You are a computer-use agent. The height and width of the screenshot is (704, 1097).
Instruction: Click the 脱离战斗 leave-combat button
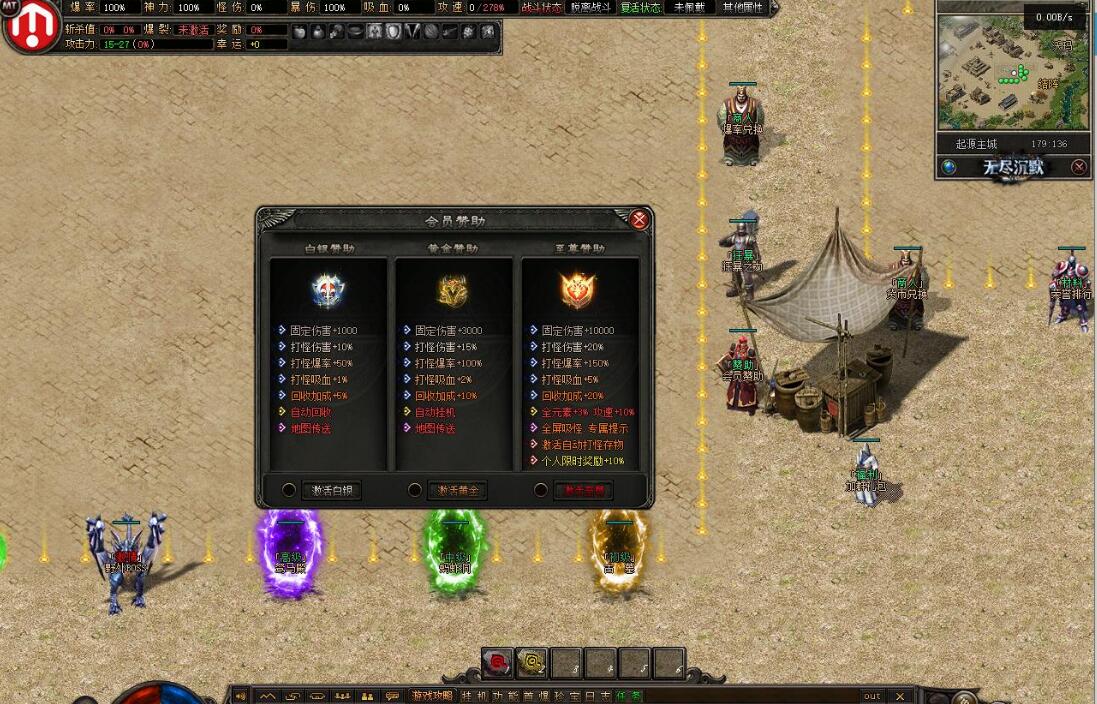[590, 7]
